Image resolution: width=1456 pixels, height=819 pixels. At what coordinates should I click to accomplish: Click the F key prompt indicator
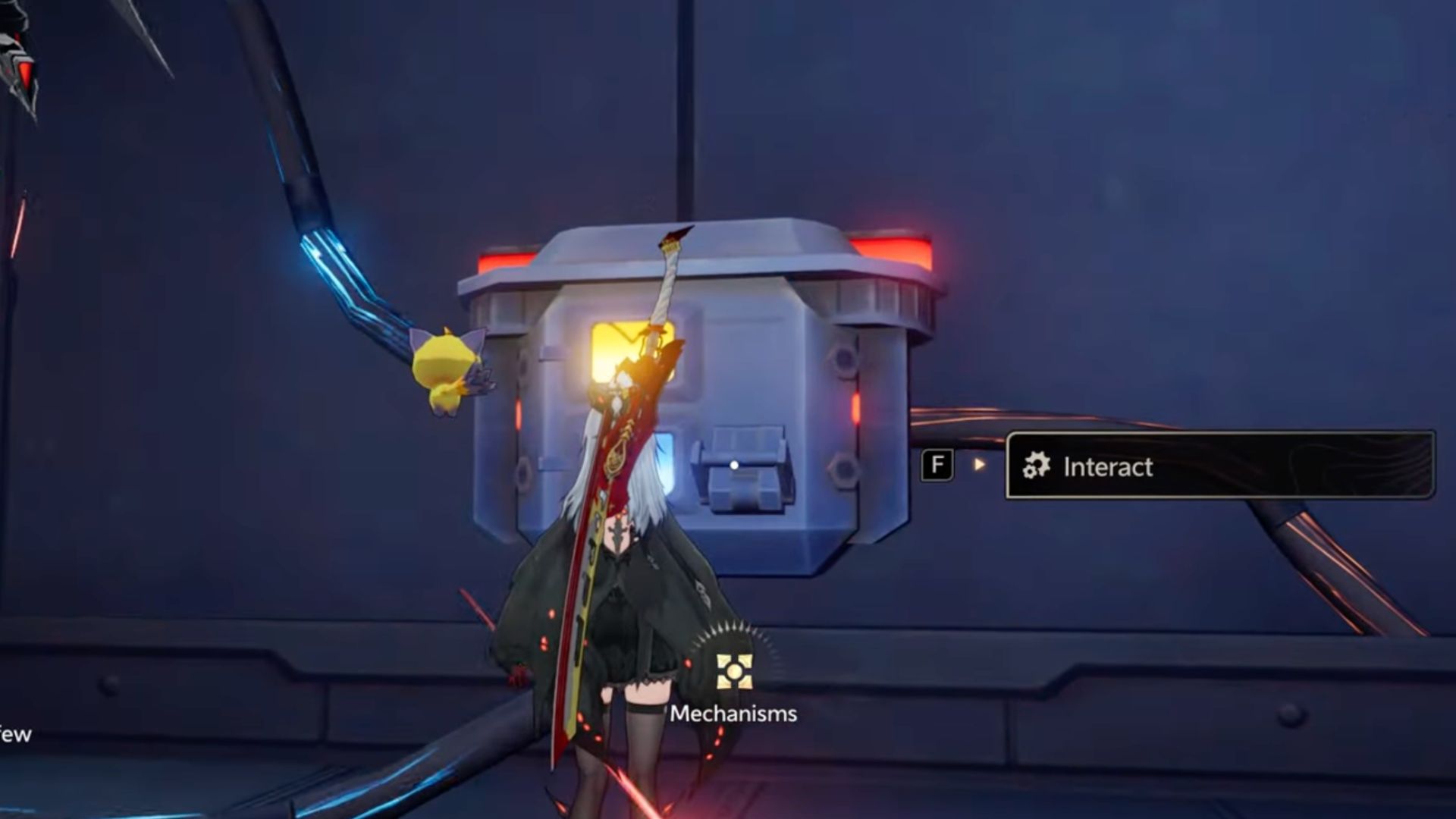tap(937, 465)
